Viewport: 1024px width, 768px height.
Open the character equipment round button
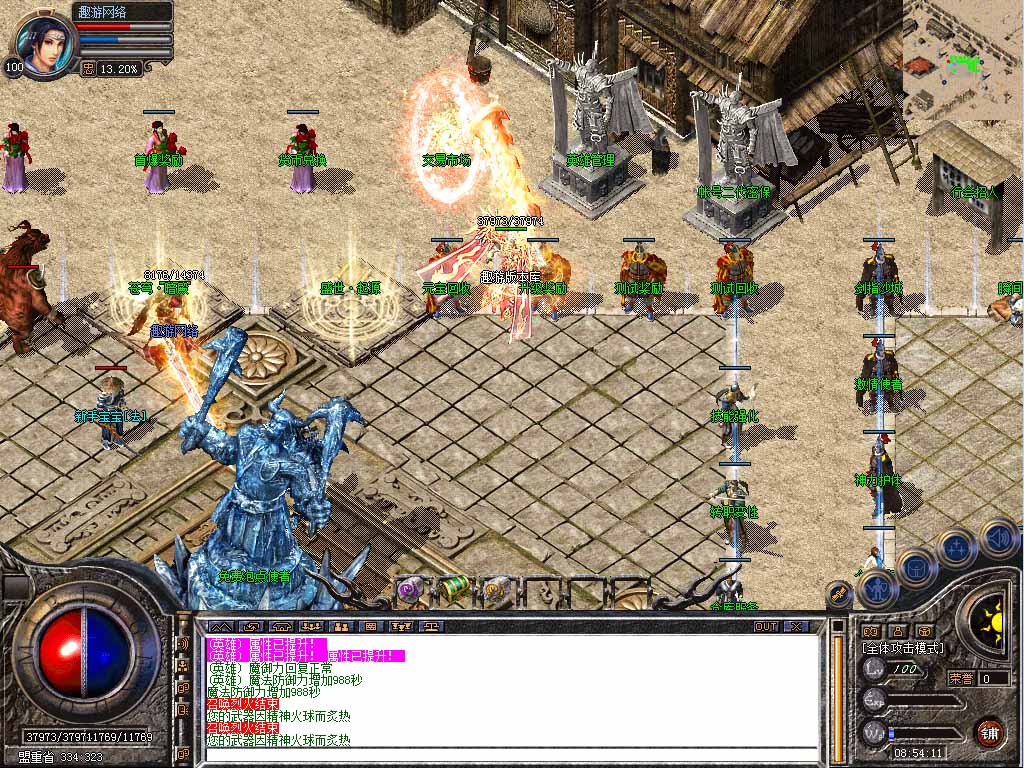876,590
